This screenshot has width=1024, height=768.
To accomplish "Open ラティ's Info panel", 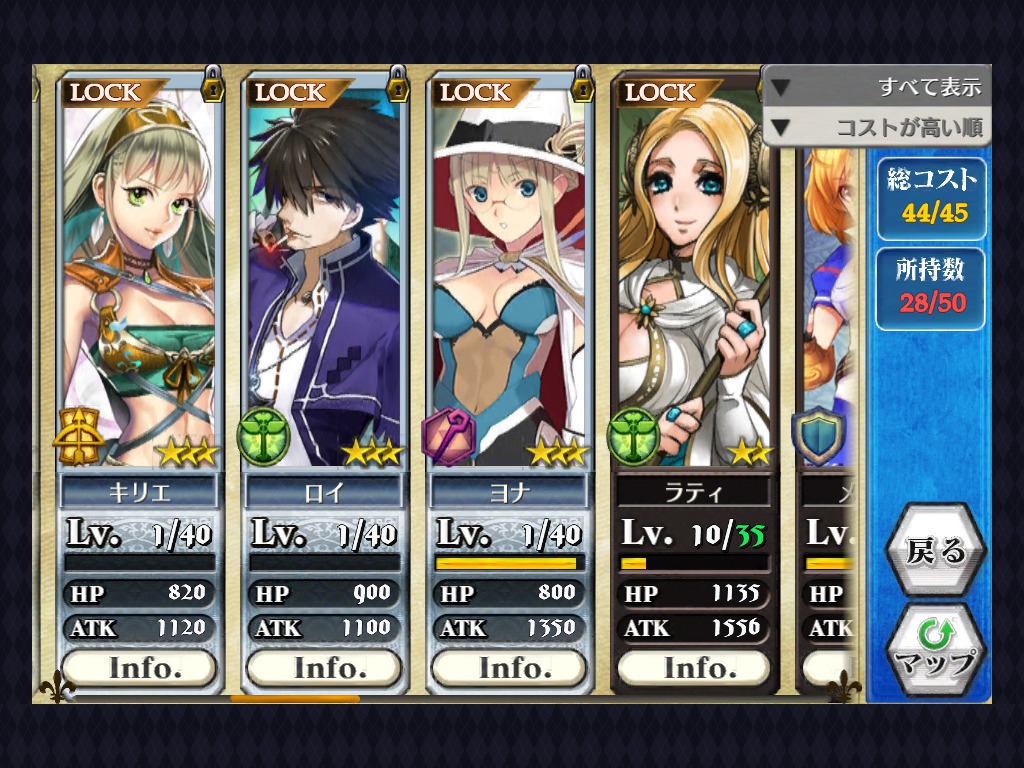I will [693, 667].
